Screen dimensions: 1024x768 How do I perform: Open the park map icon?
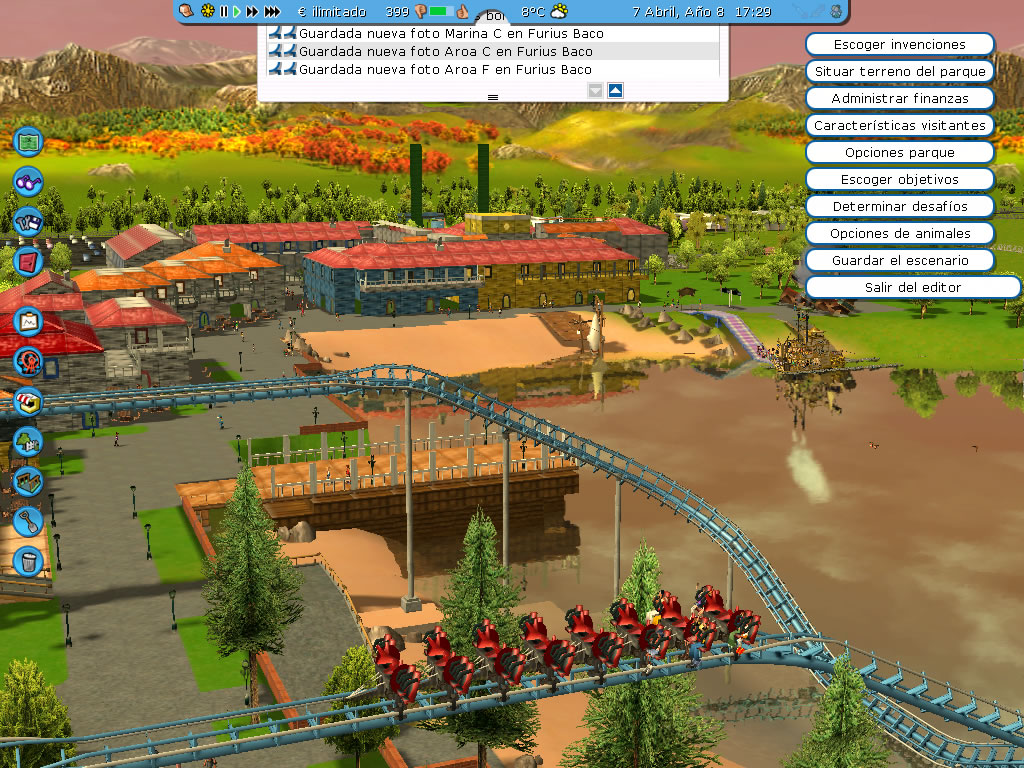click(28, 141)
